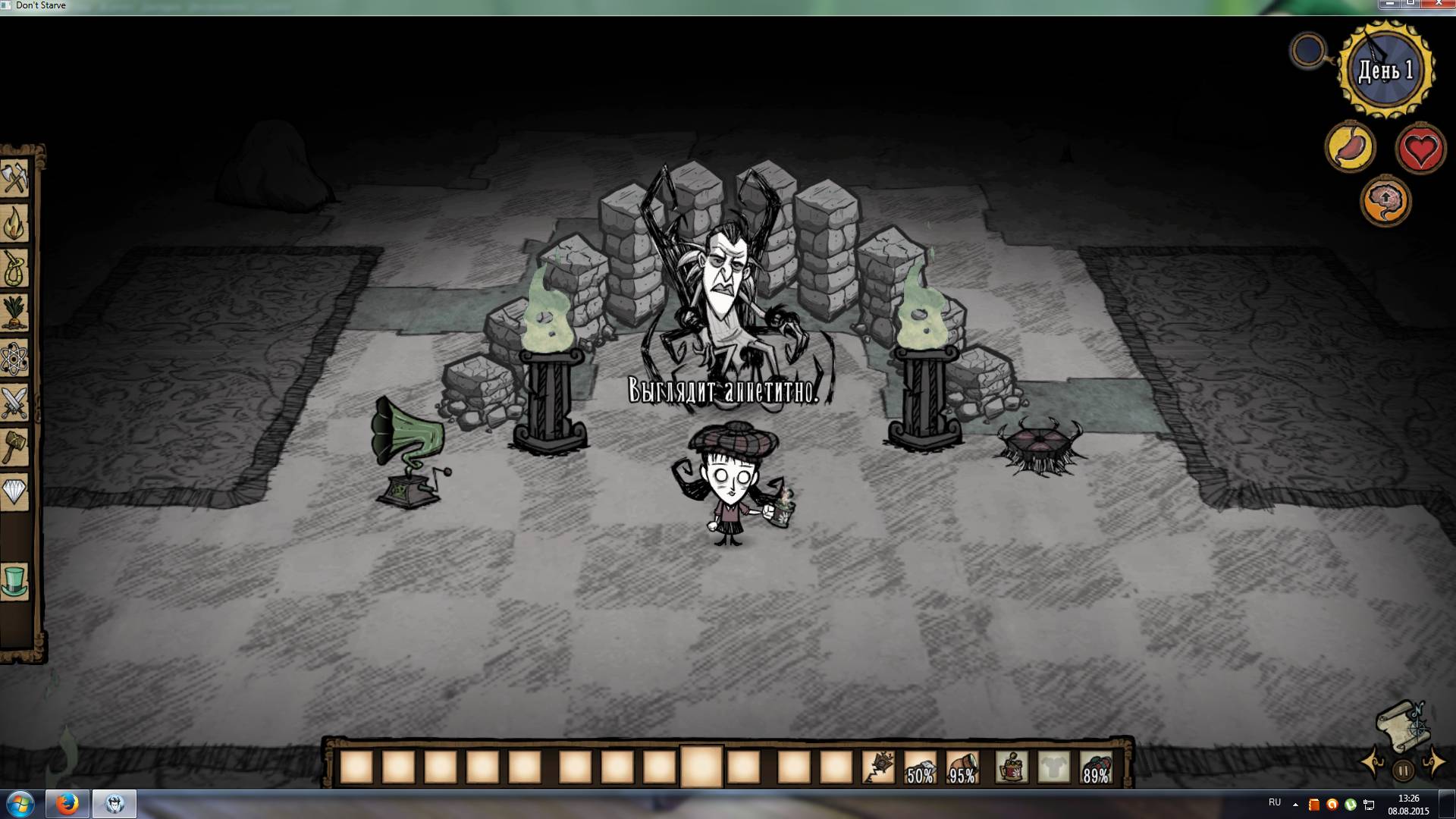
Task: Select the Refine tab with diamond icon
Action: [14, 492]
